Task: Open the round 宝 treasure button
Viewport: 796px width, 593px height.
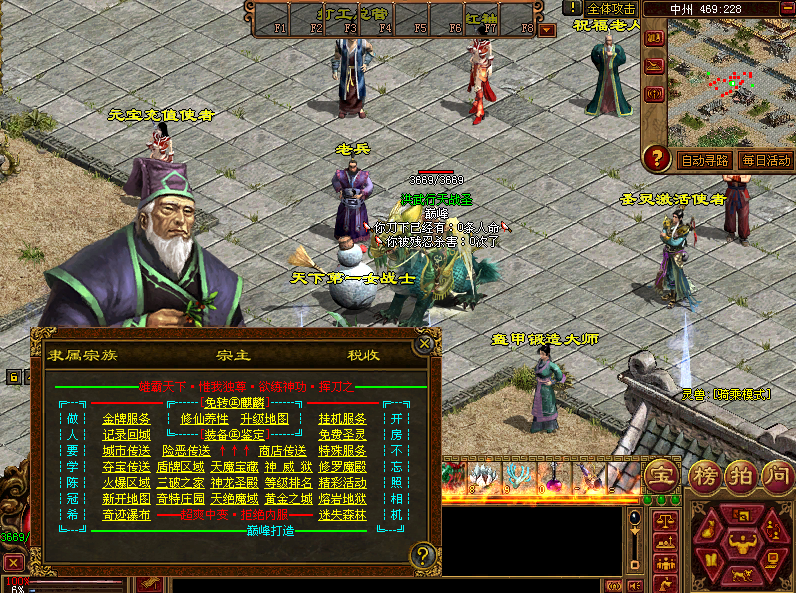Action: (659, 473)
